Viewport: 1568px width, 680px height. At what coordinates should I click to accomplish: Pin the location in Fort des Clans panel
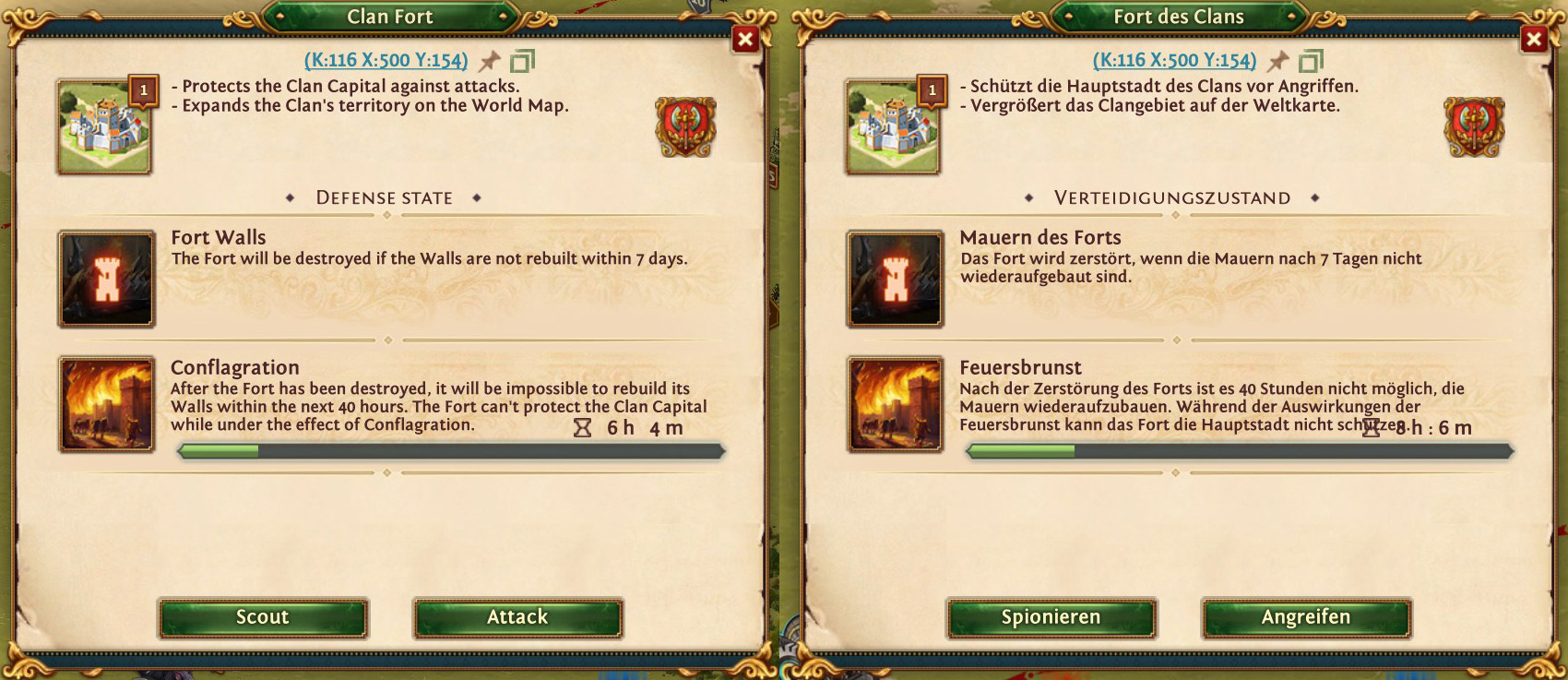[x=1278, y=62]
